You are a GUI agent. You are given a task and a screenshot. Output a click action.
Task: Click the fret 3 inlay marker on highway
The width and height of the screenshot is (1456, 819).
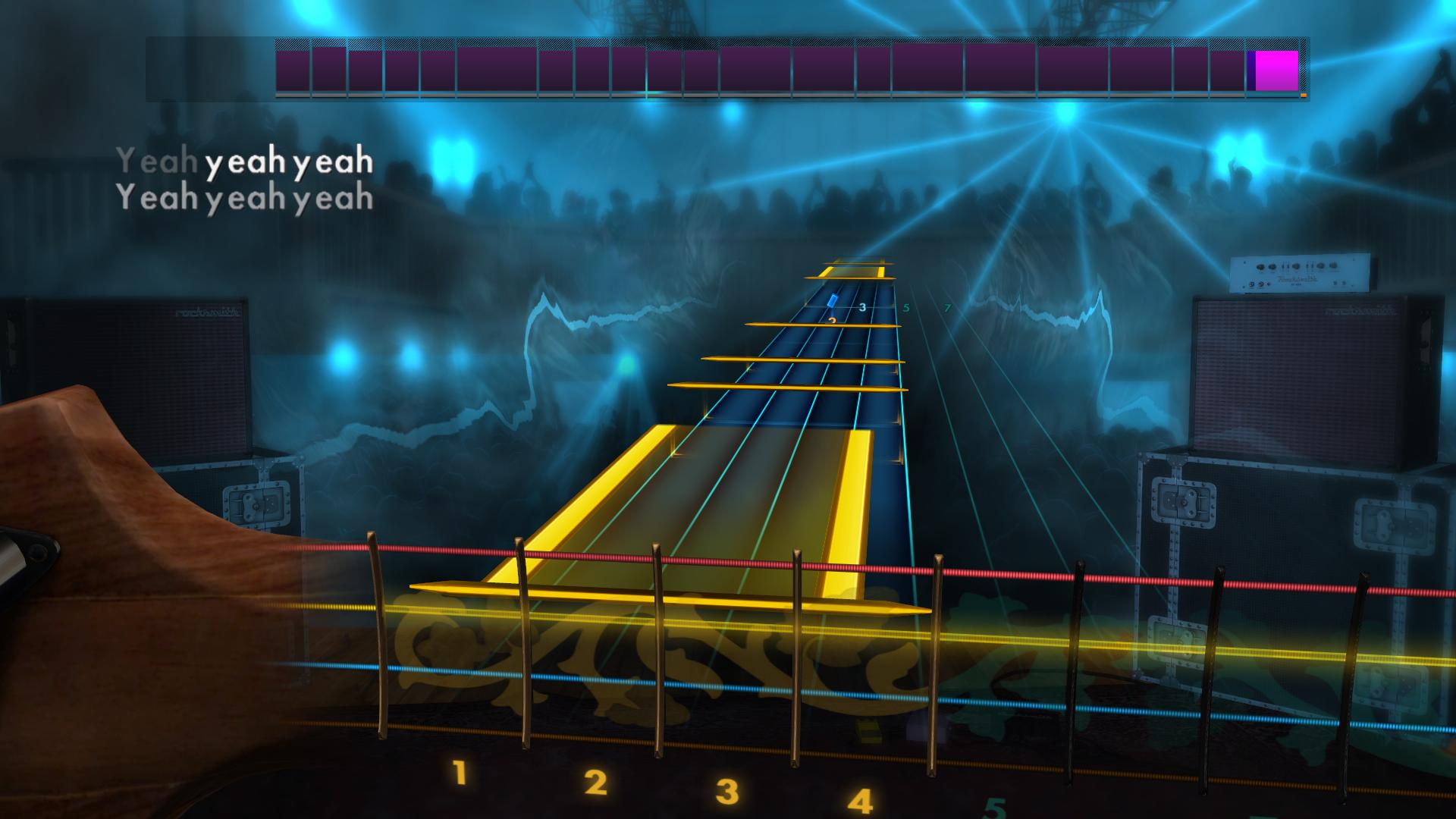[x=861, y=306]
